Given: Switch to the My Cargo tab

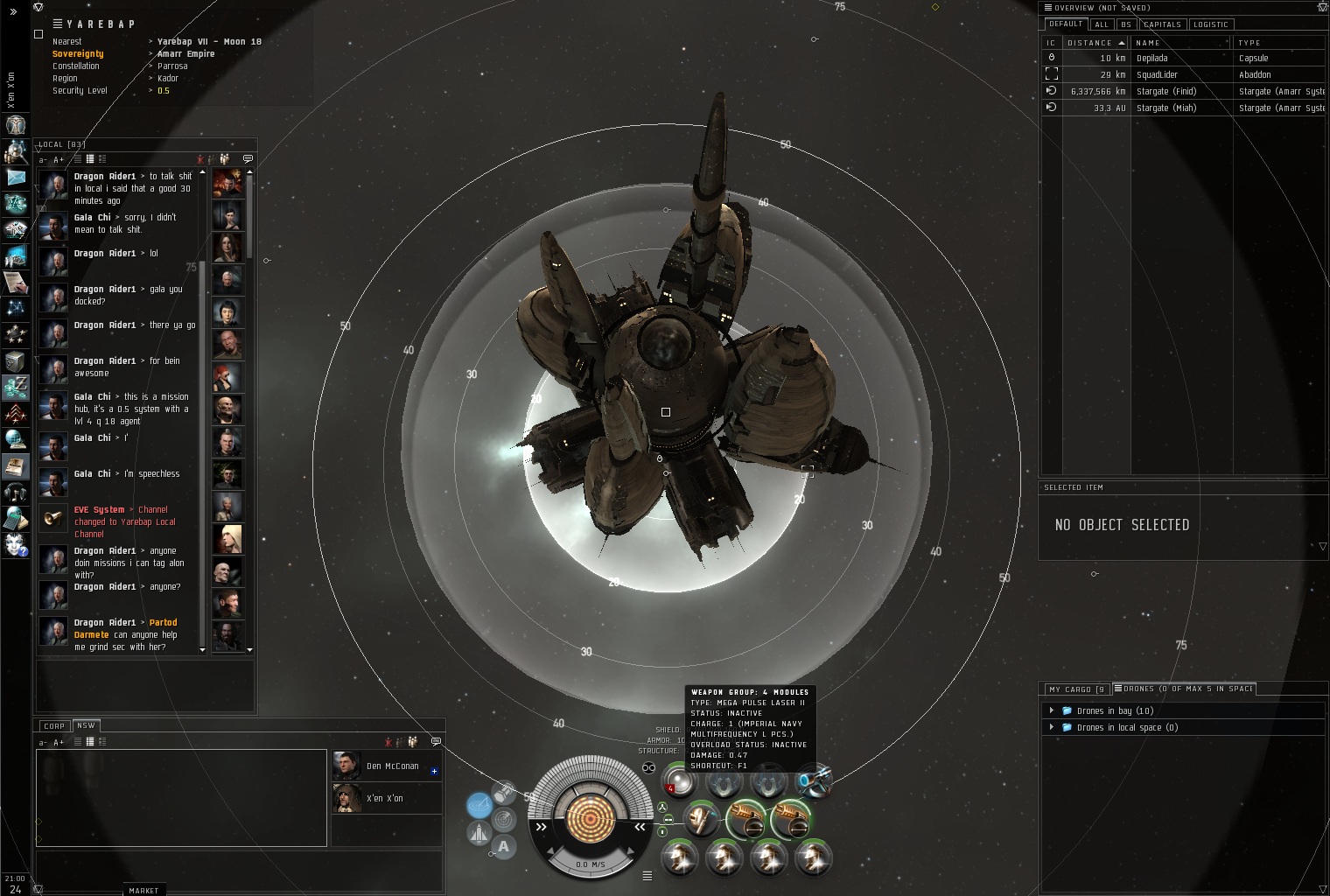Looking at the screenshot, I should tap(1075, 689).
